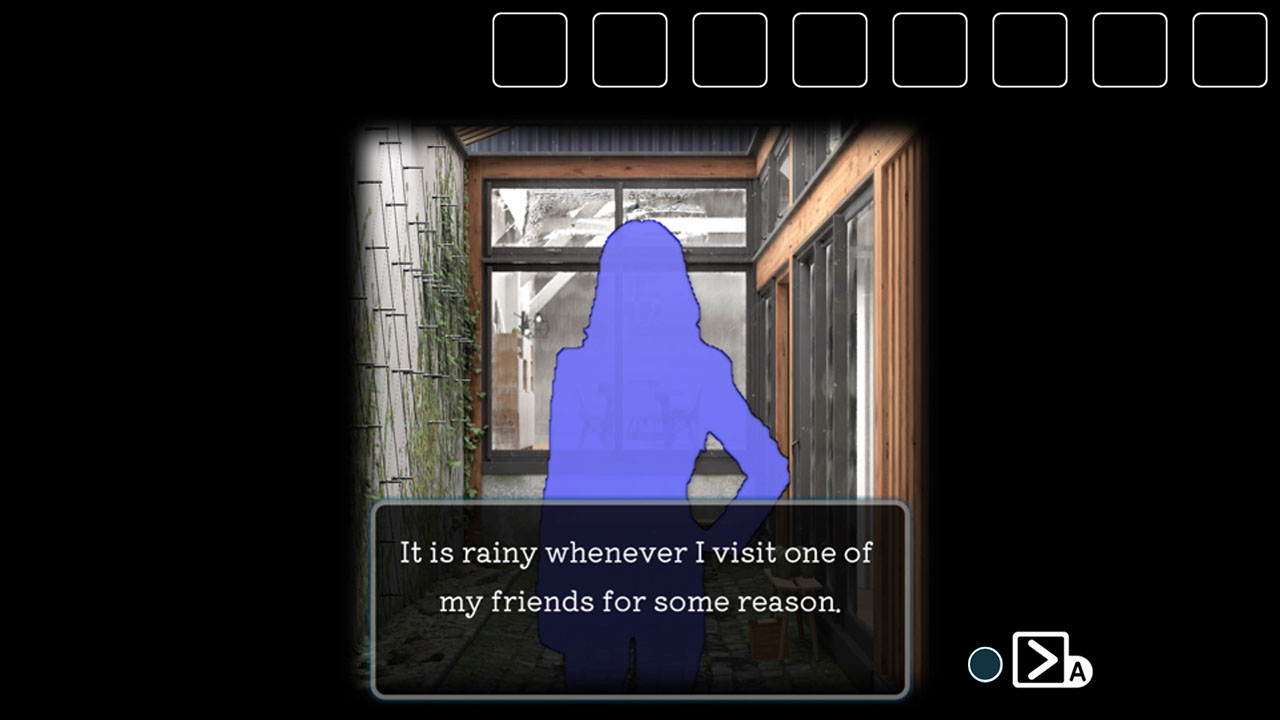Select the rightmost inventory slot
1280x720 pixels.
click(x=1230, y=50)
